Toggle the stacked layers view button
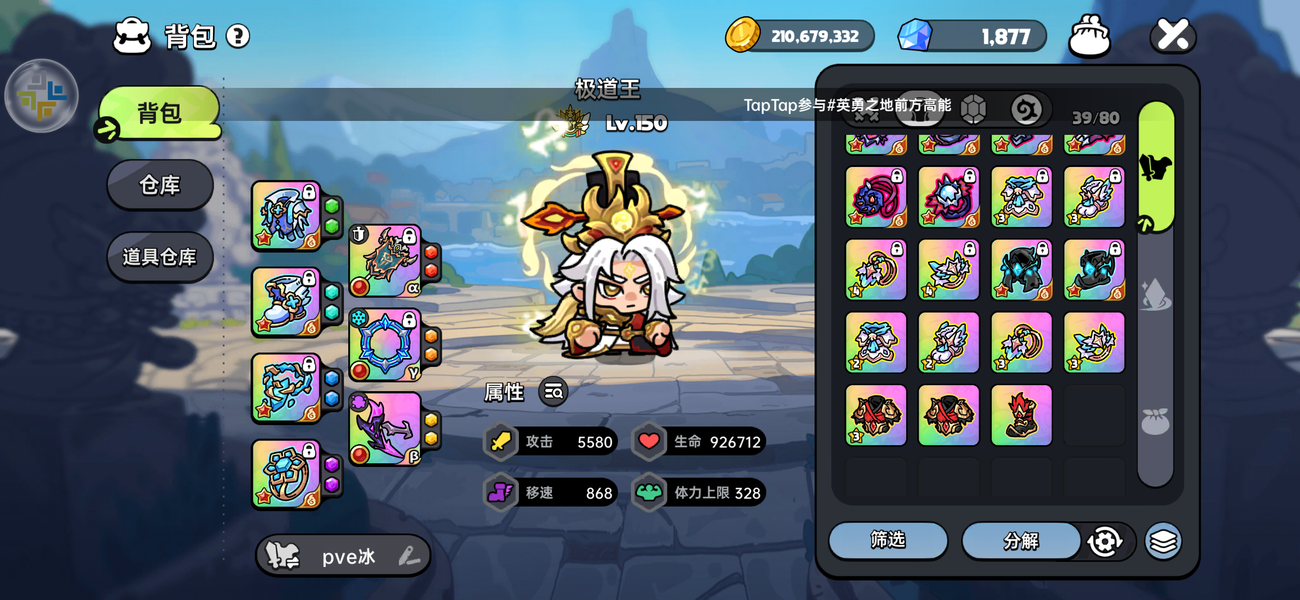The image size is (1300, 600). tap(1162, 541)
